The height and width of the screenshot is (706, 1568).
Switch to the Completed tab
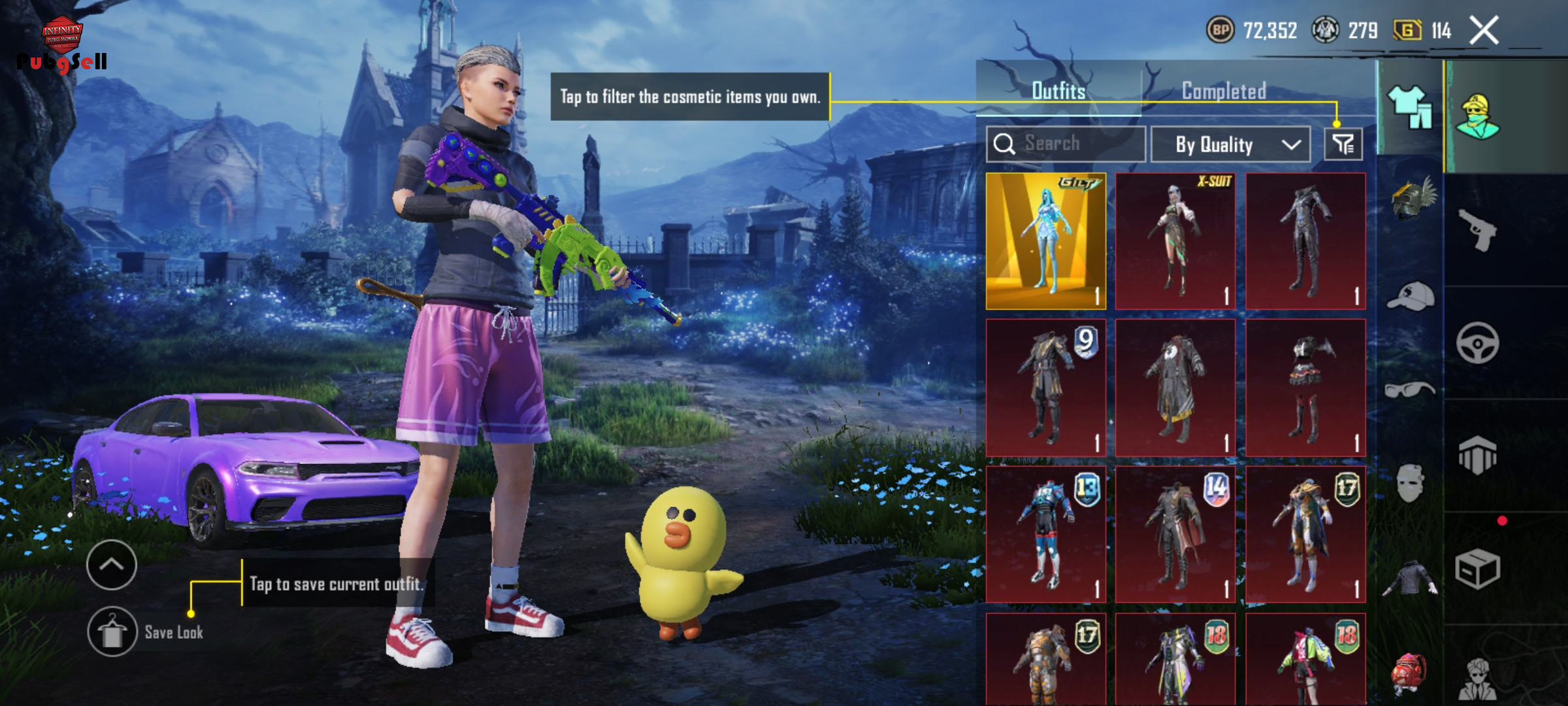[x=1224, y=92]
